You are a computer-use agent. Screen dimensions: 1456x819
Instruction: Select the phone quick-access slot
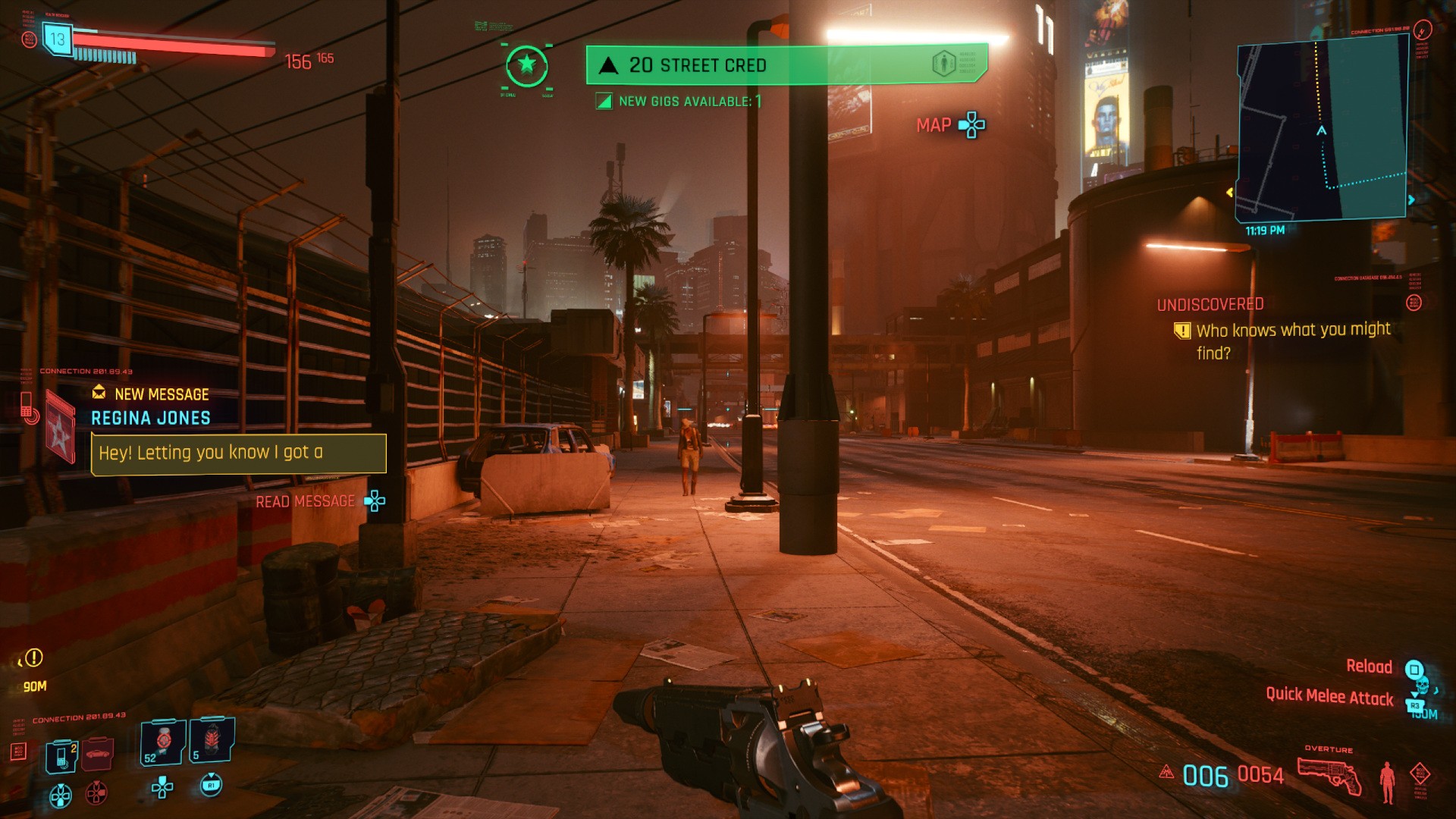tap(61, 756)
